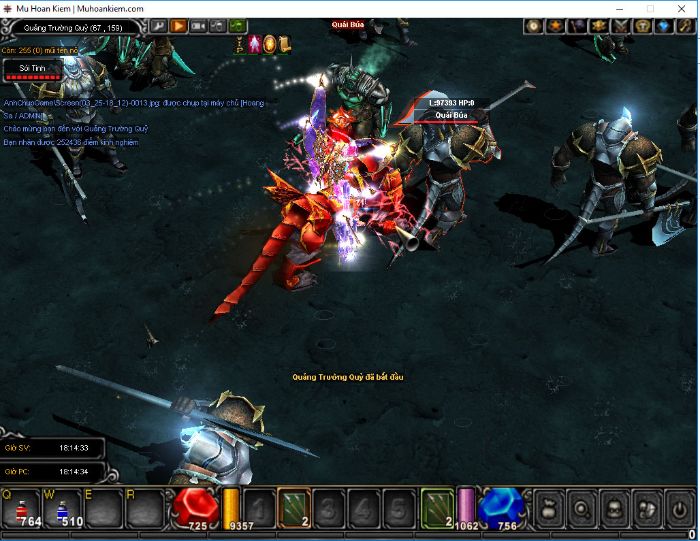Toggle the video camera button
Image resolution: width=700 pixels, height=541 pixels.
pos(198,26)
